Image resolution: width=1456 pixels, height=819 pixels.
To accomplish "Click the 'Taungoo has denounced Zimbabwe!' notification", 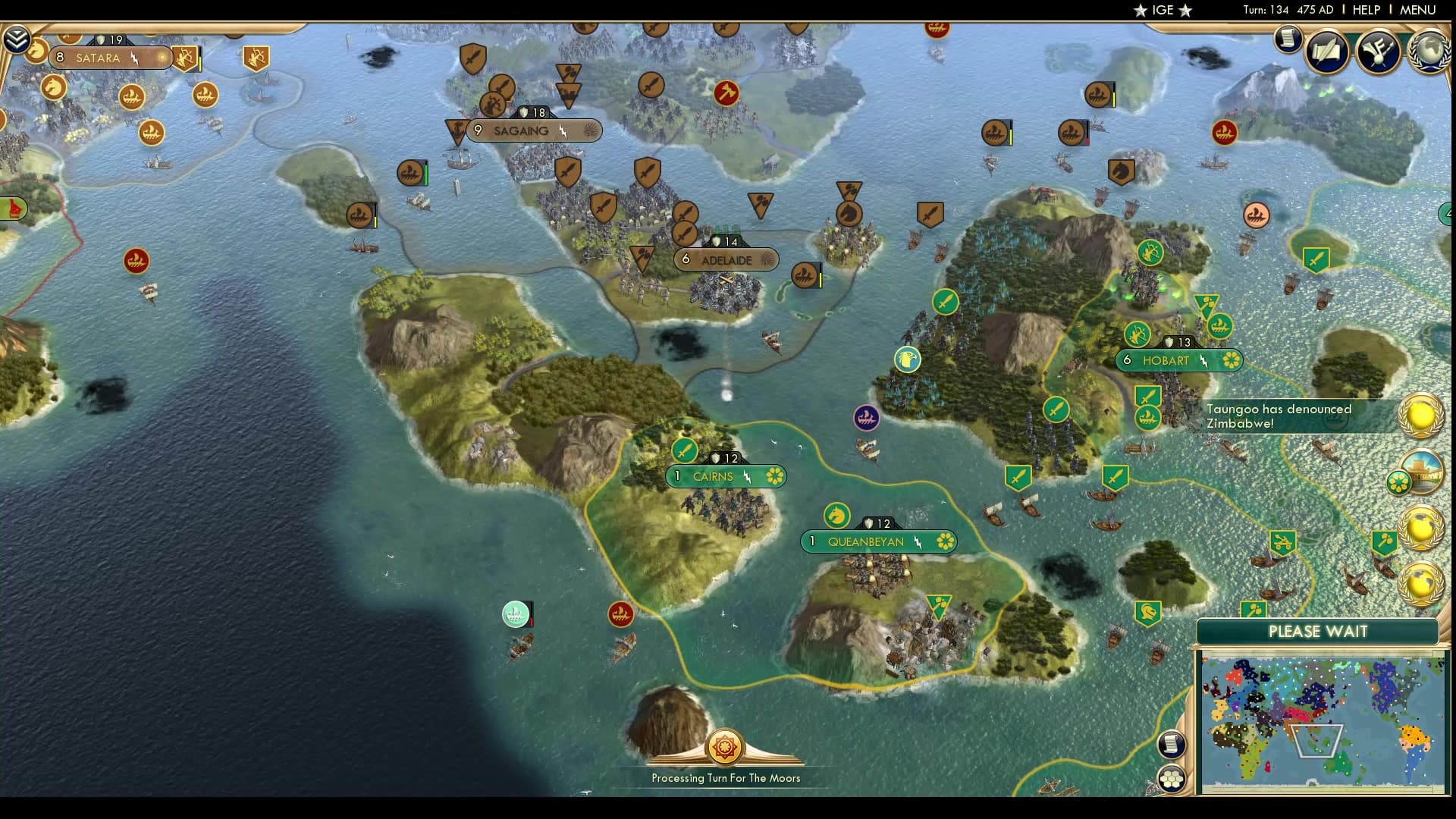I will (1289, 416).
